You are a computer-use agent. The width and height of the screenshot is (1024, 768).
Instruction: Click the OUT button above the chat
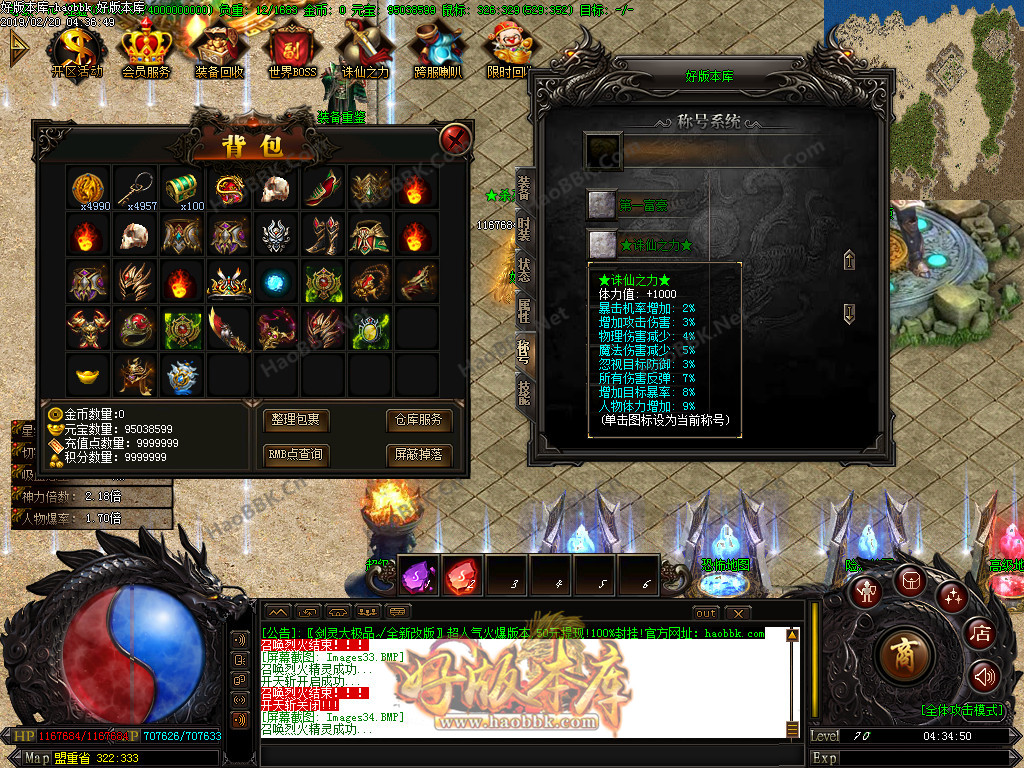[x=706, y=612]
